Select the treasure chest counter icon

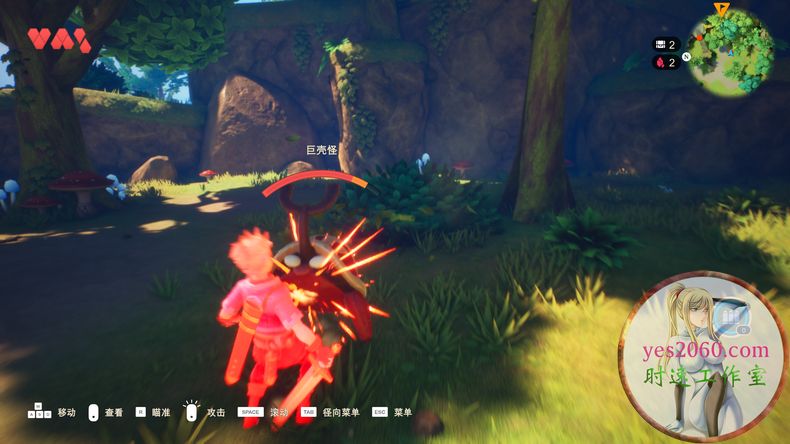(x=660, y=44)
